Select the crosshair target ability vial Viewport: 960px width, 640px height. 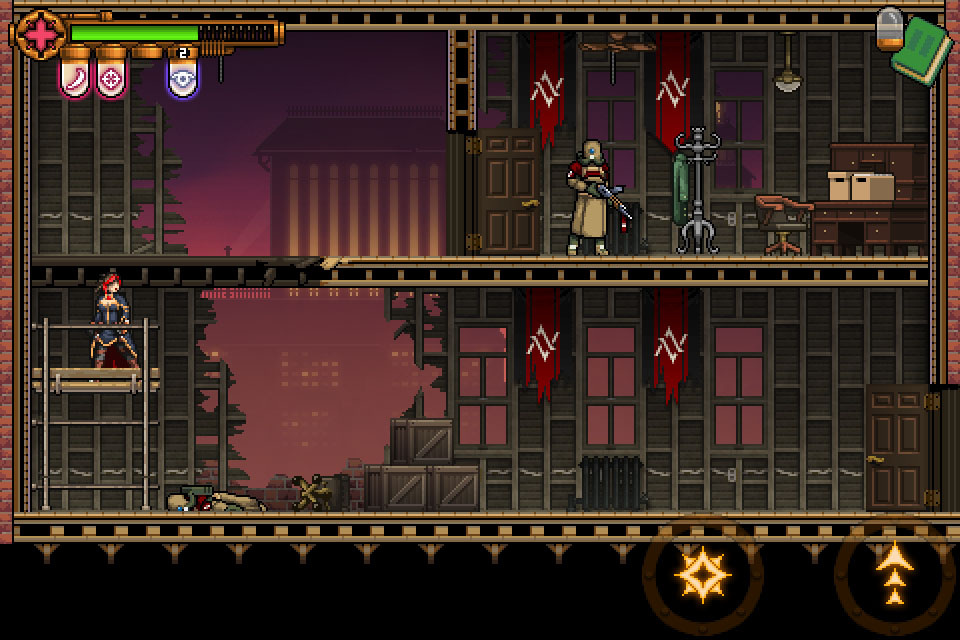[111, 78]
